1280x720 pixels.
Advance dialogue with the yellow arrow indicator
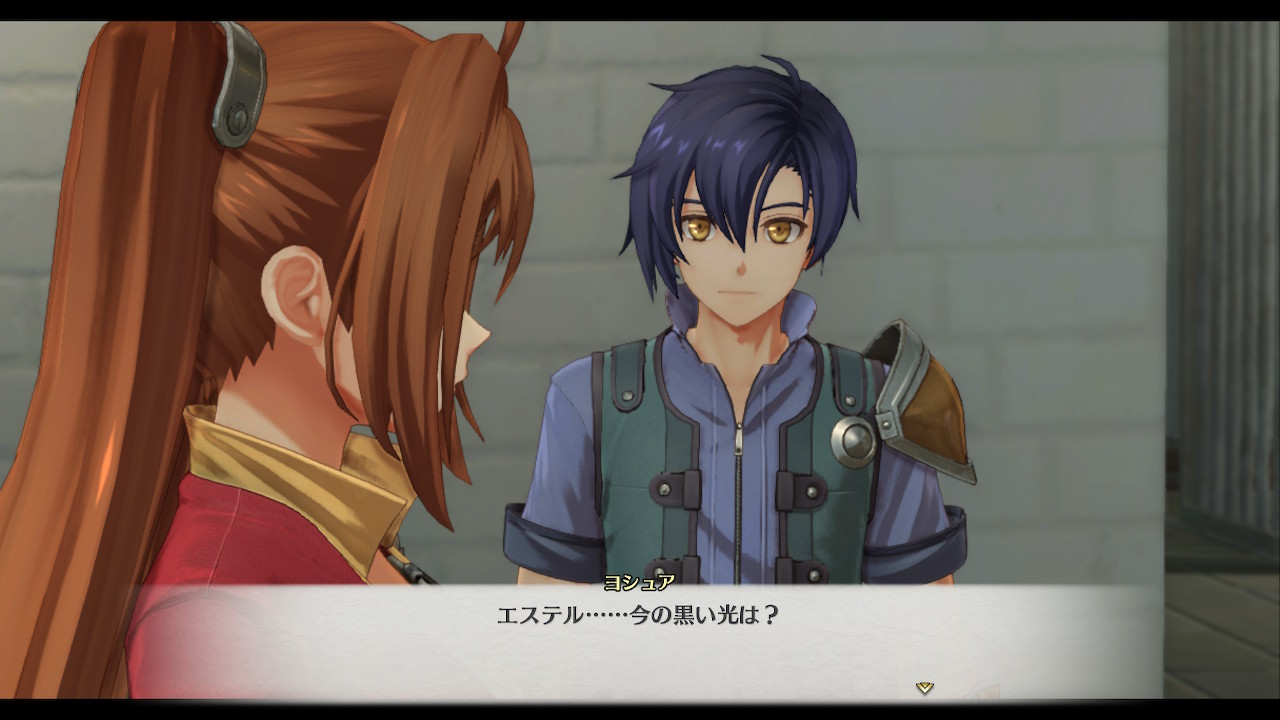click(925, 687)
